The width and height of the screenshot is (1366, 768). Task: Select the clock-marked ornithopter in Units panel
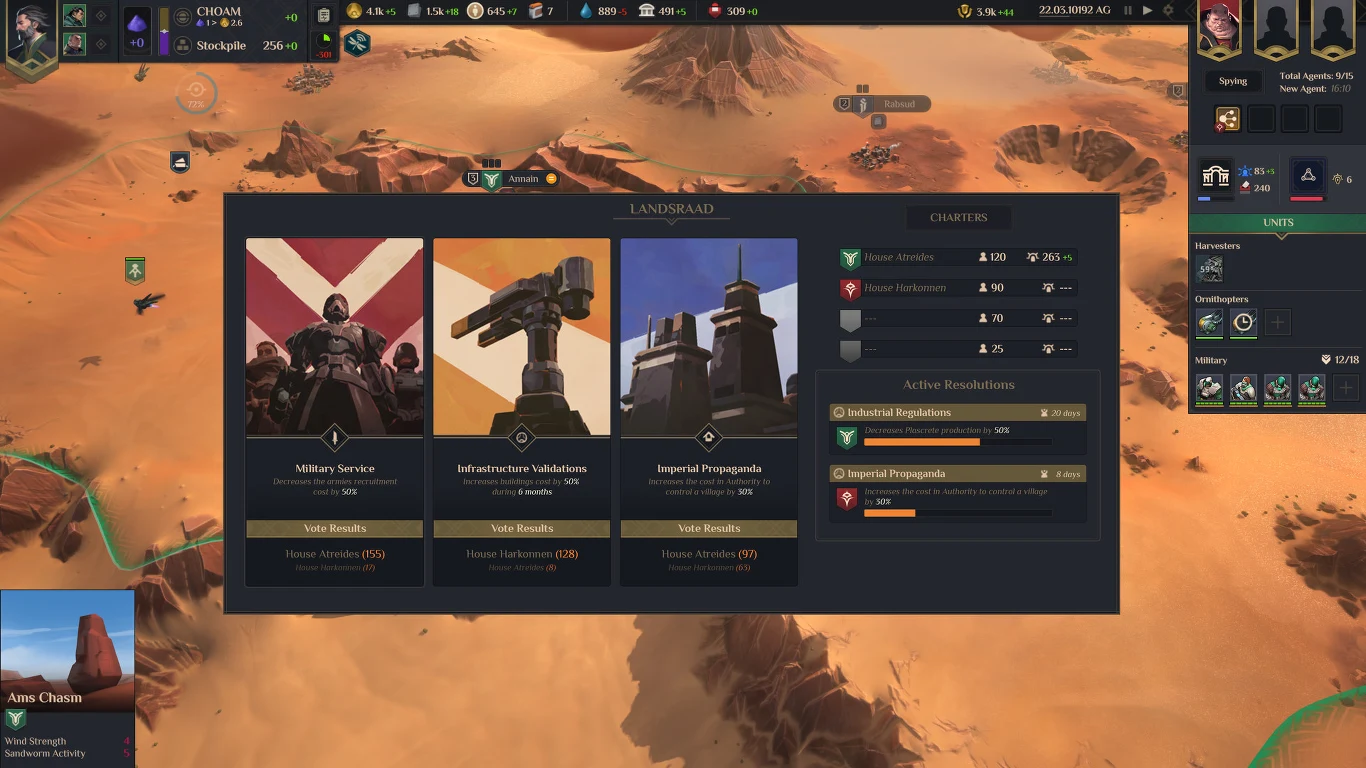1243,322
